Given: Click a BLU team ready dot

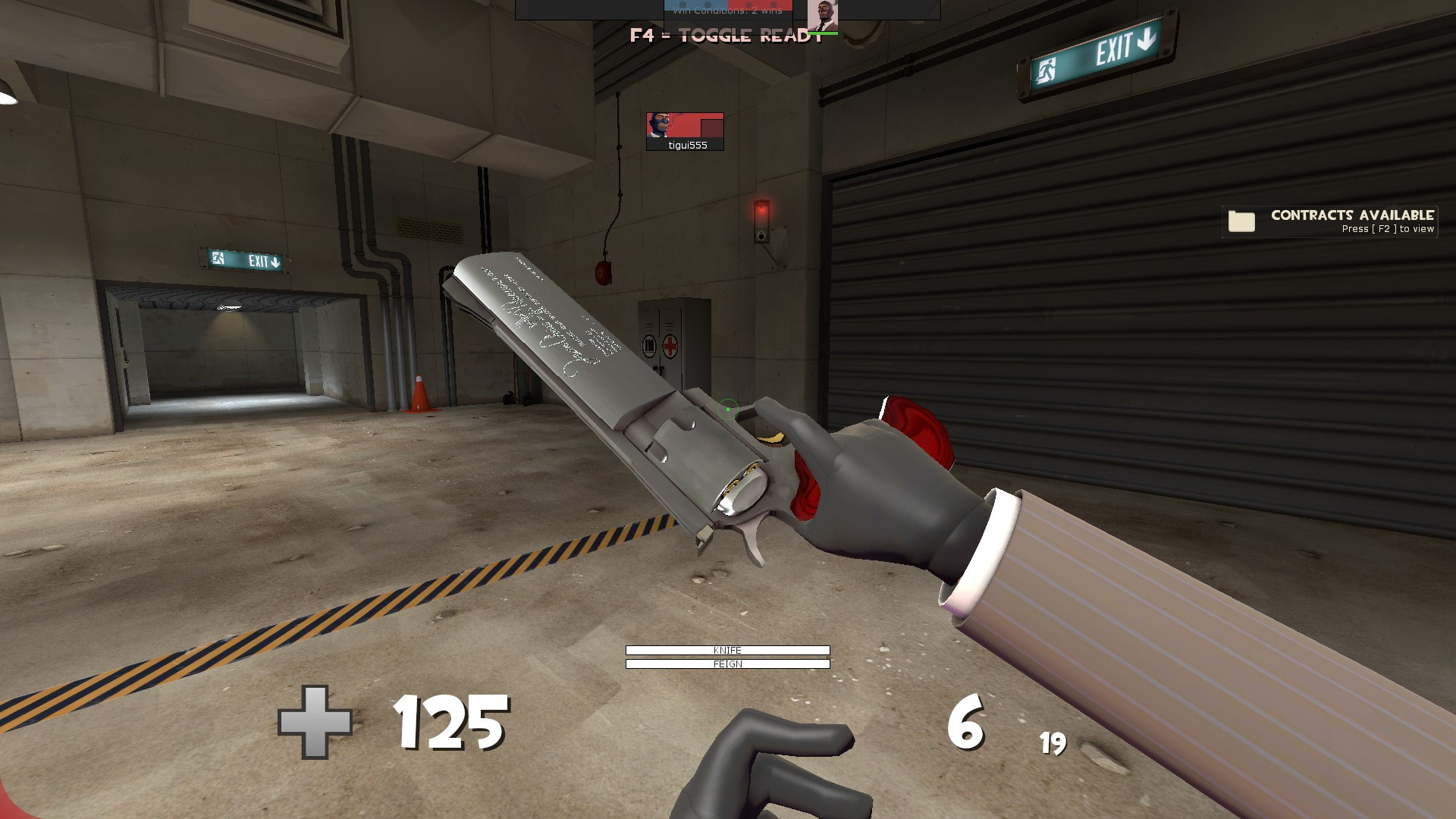Looking at the screenshot, I should (682, 4).
